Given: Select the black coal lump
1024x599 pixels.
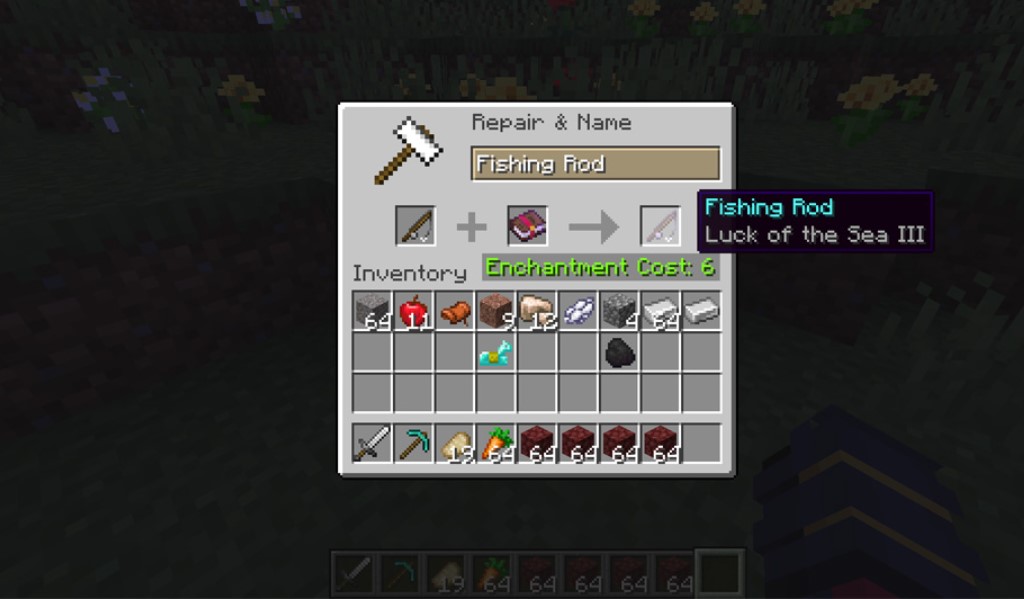Looking at the screenshot, I should (618, 352).
